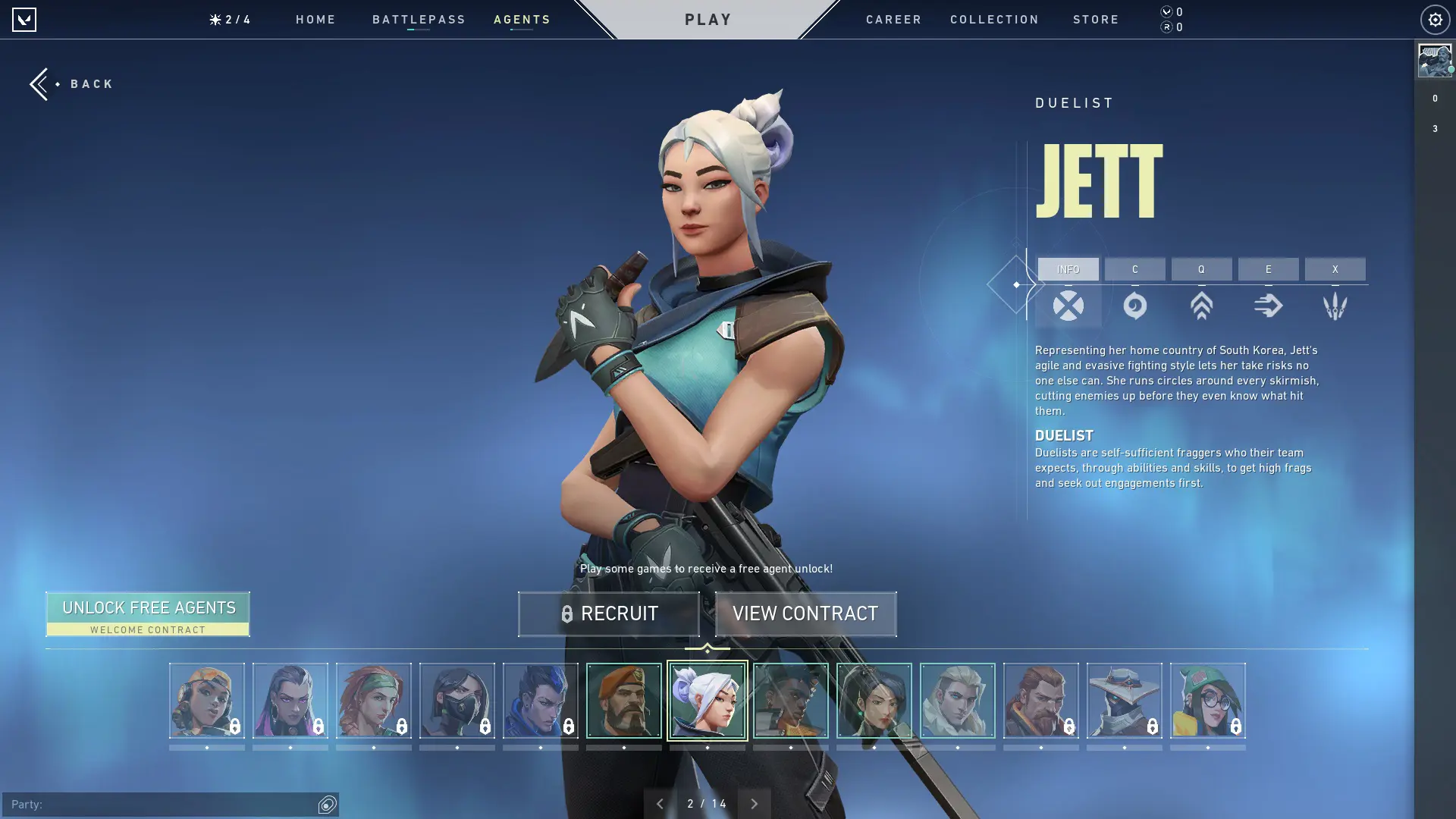Switch to the INFO tab
The height and width of the screenshot is (819, 1456).
(x=1068, y=269)
